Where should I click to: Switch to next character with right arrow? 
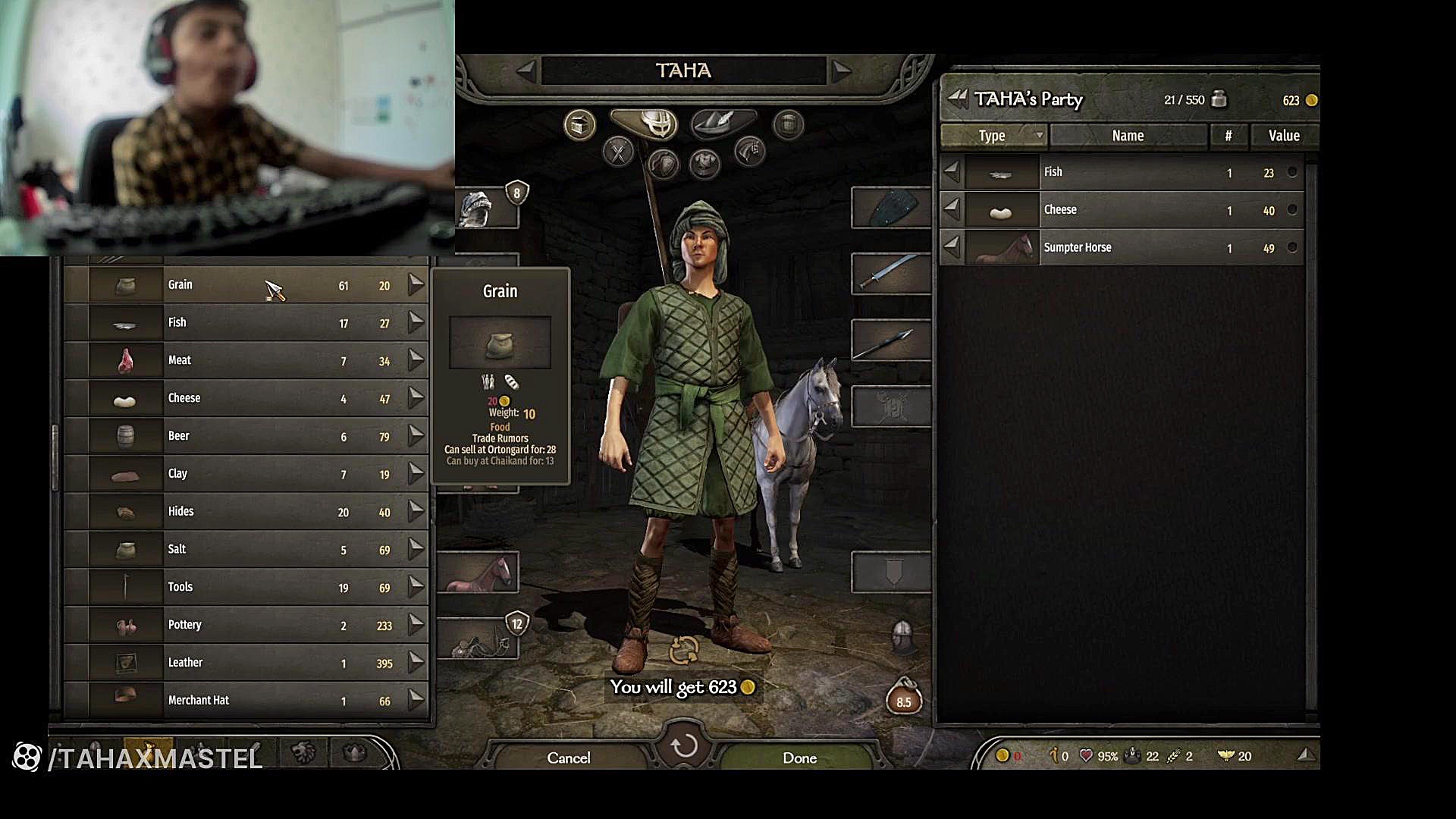(841, 71)
